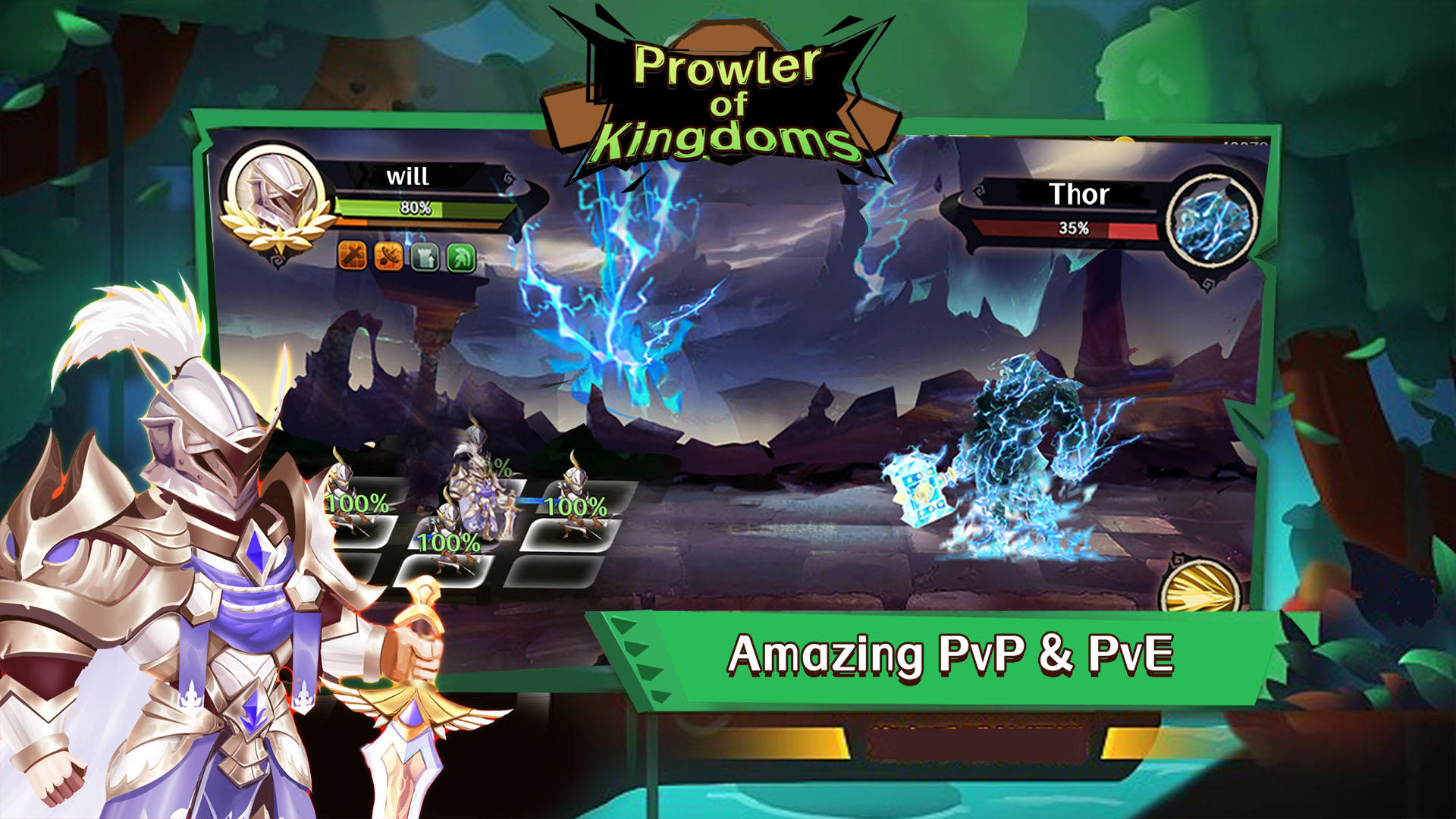Screen dimensions: 1456x819
Task: Activate the whirlwind strike skill icon
Action: click(x=388, y=256)
